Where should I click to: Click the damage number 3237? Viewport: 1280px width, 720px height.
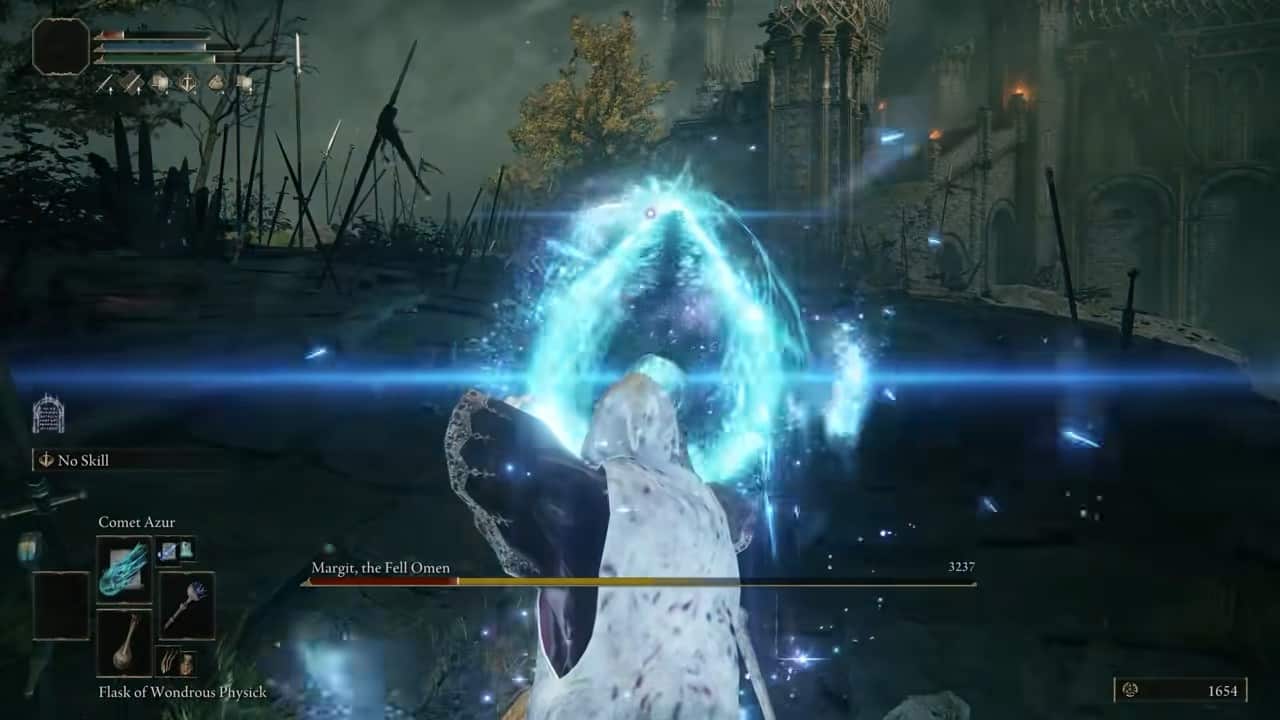point(958,567)
